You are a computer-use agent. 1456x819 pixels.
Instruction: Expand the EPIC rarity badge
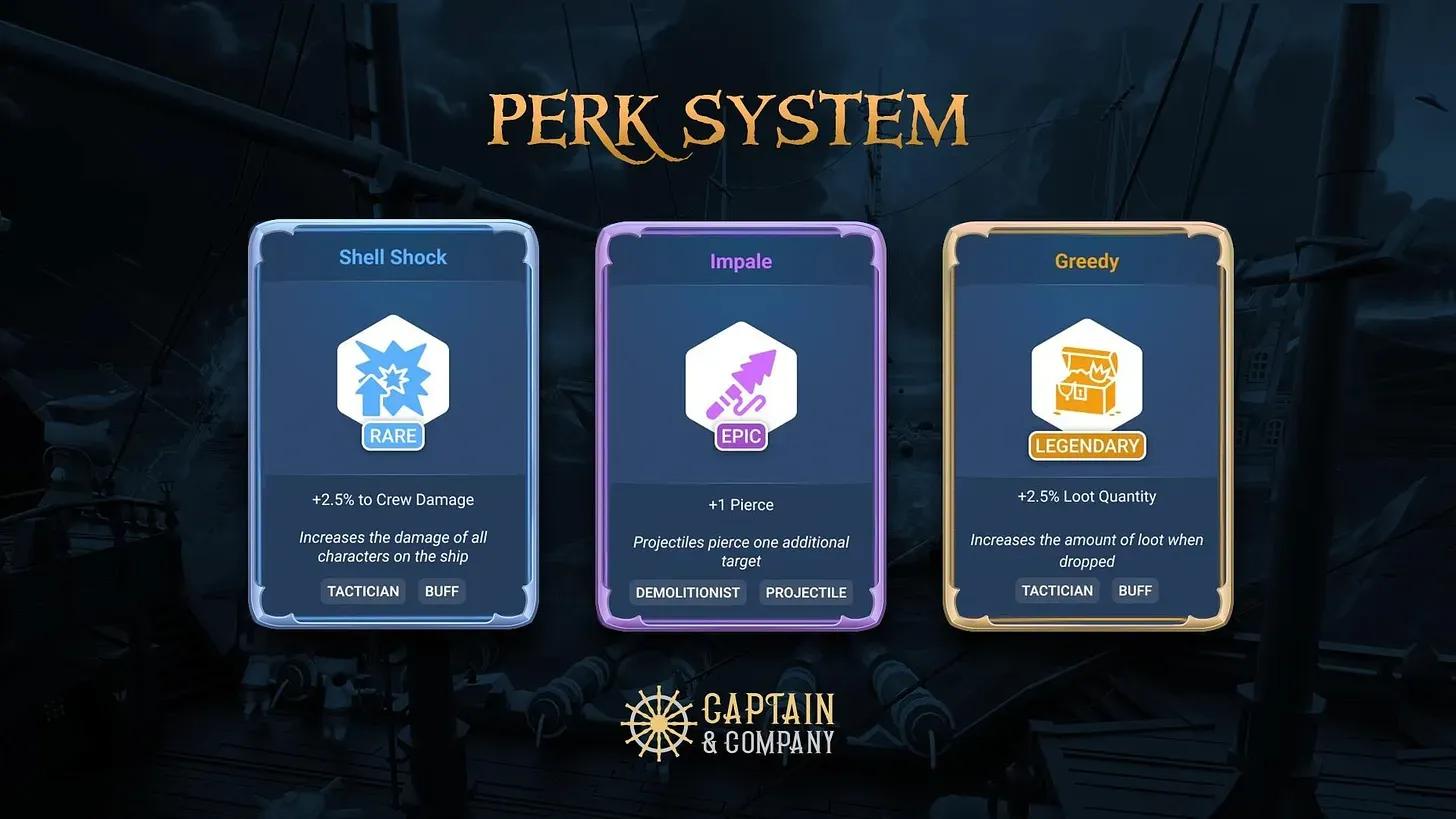[740, 436]
